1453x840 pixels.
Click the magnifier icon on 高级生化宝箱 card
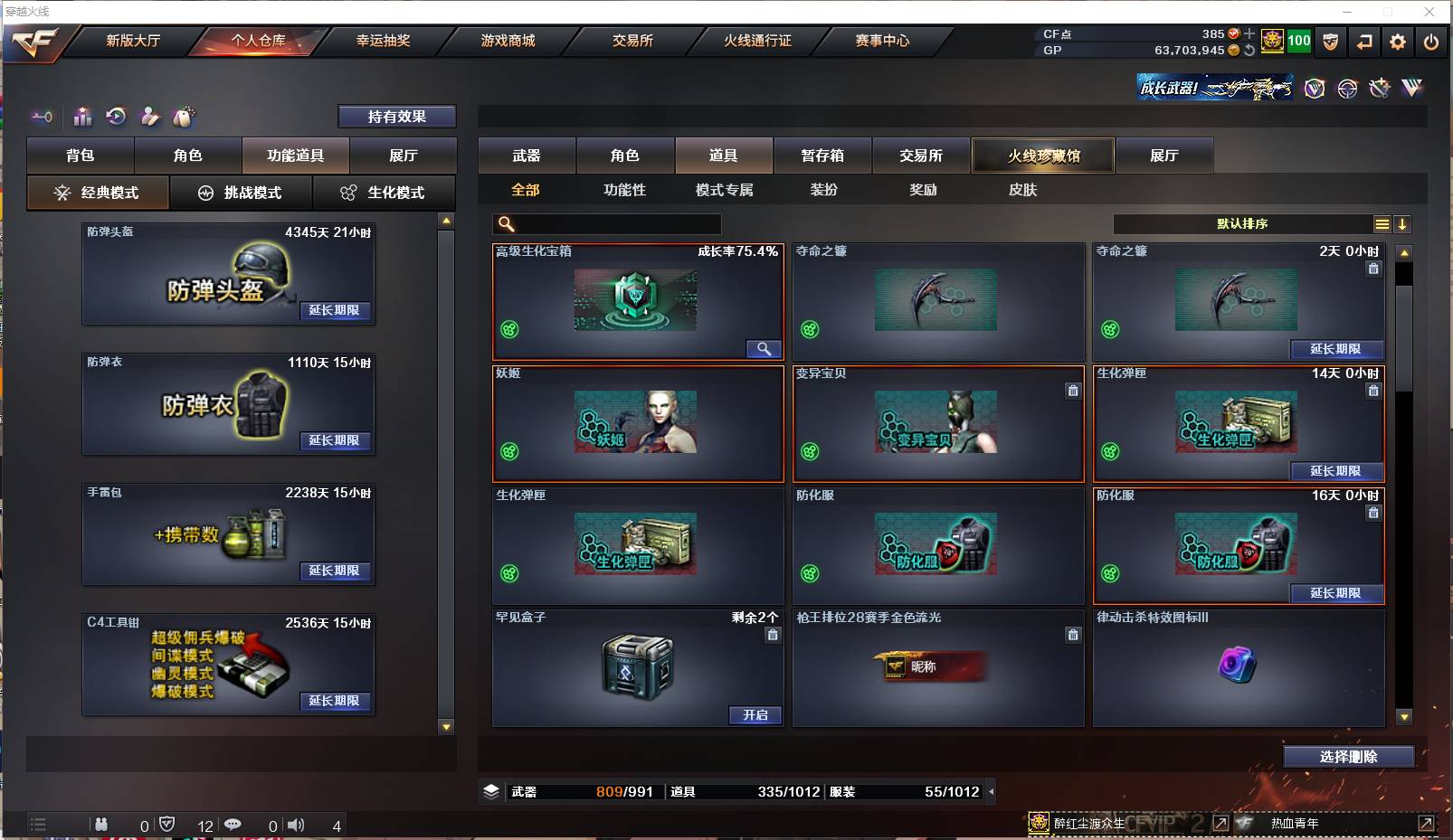[764, 348]
